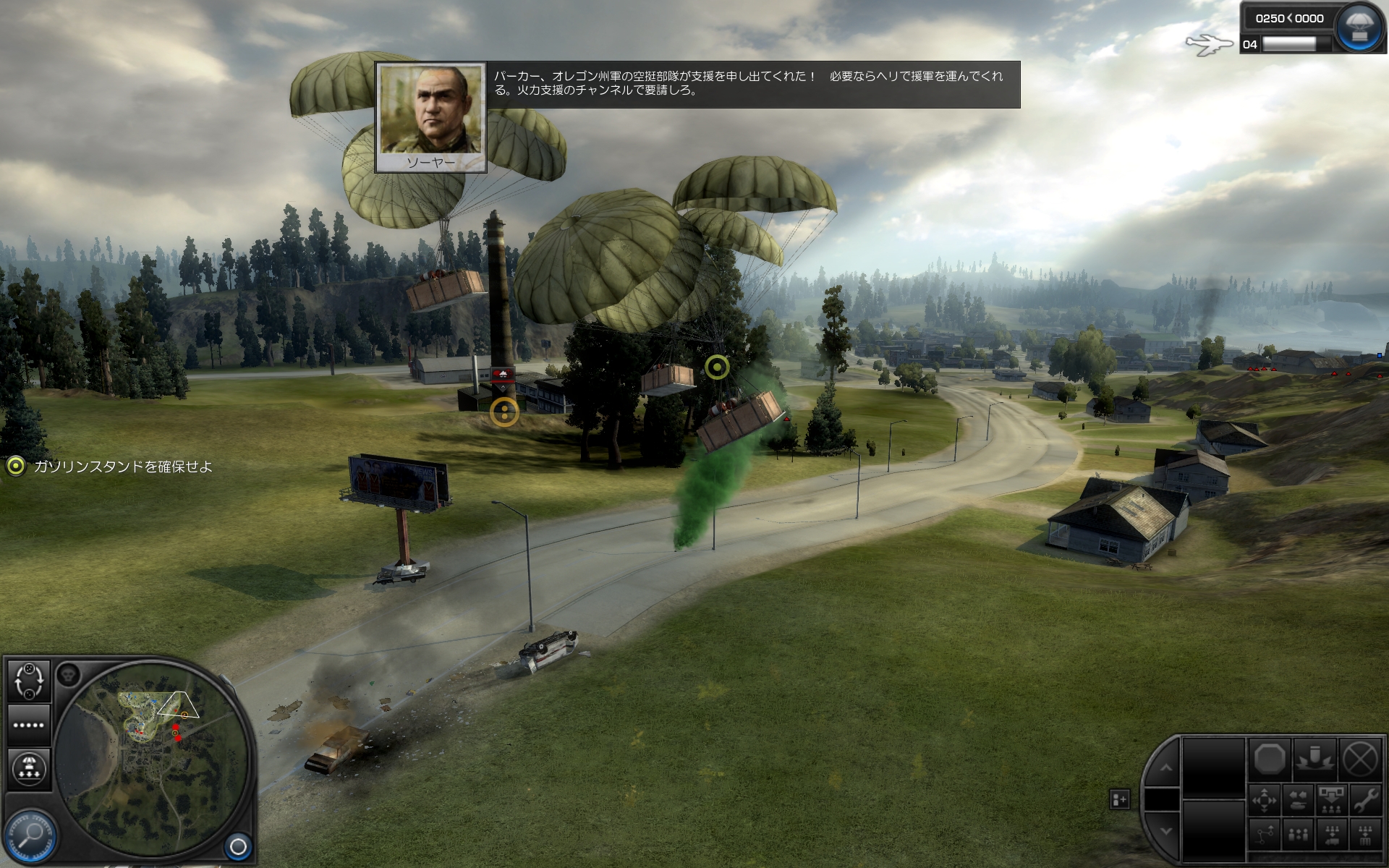Choose the waypoint path command
Image resolution: width=1389 pixels, height=868 pixels.
pyautogui.click(x=1264, y=835)
